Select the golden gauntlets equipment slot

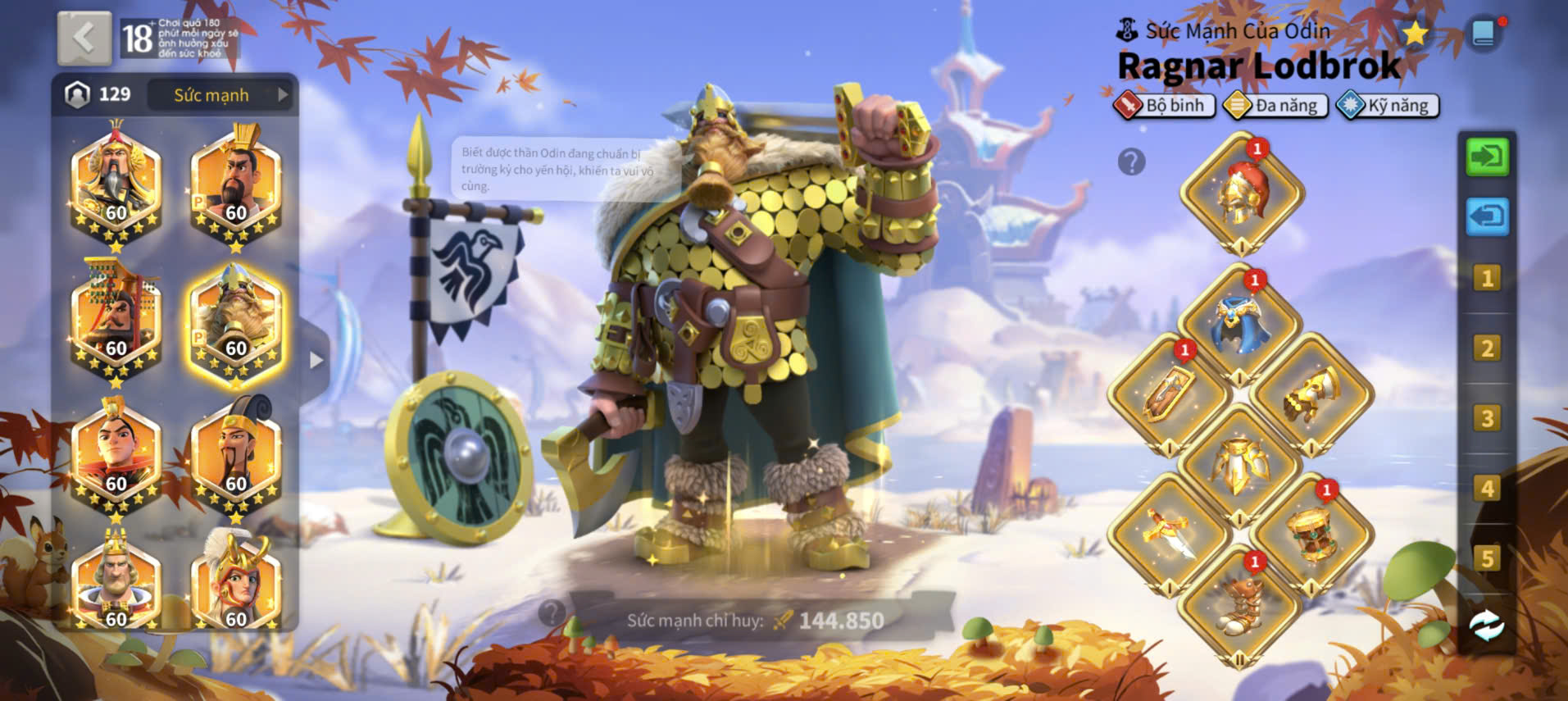pos(1311,394)
